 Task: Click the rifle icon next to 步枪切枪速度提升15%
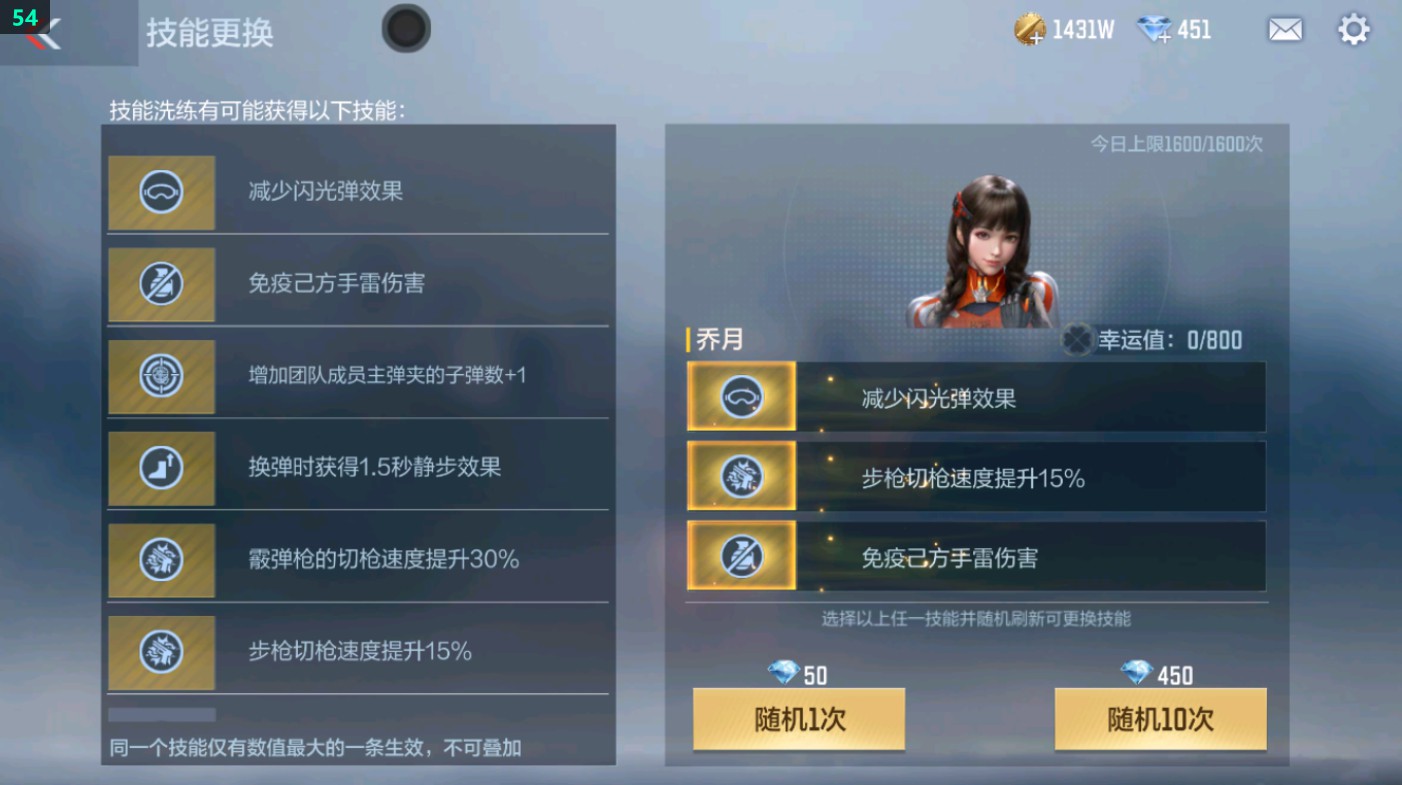pos(741,476)
